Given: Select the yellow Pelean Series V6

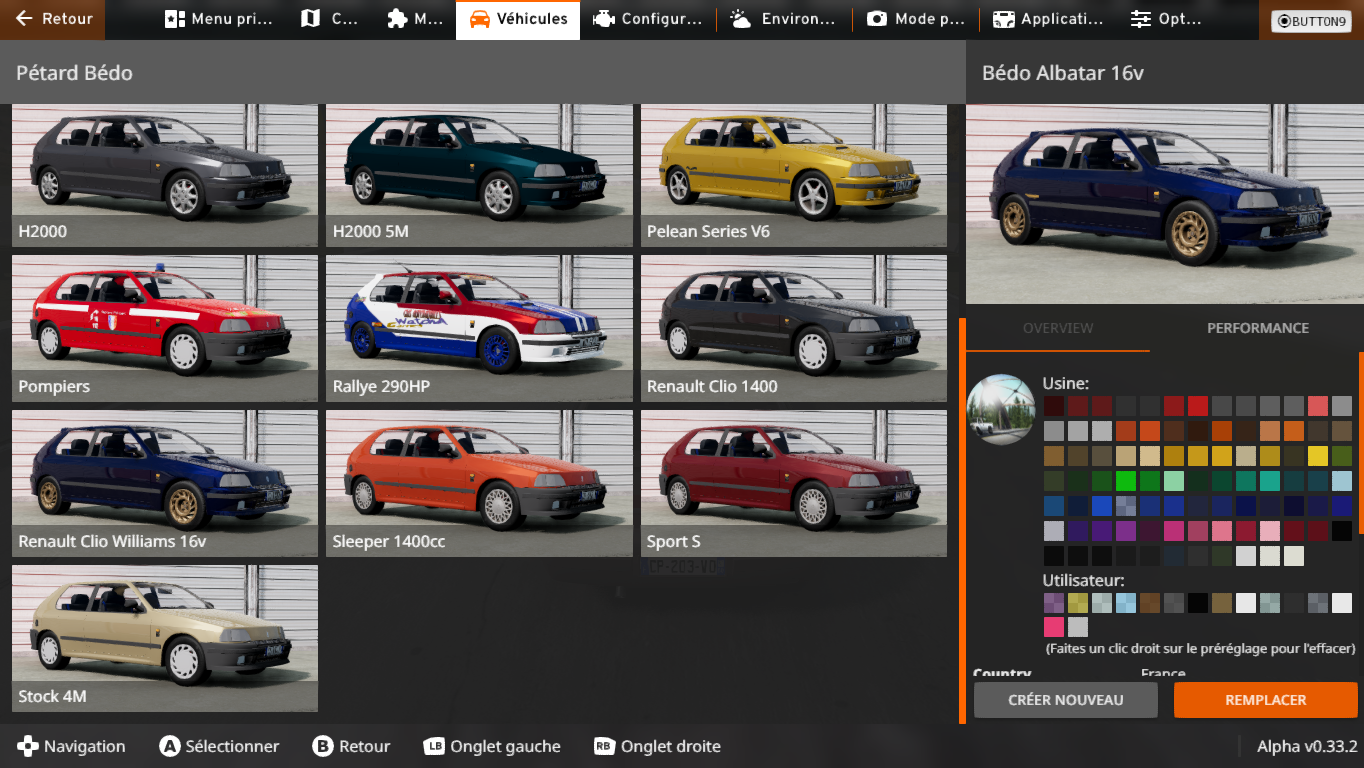Looking at the screenshot, I should (x=794, y=175).
